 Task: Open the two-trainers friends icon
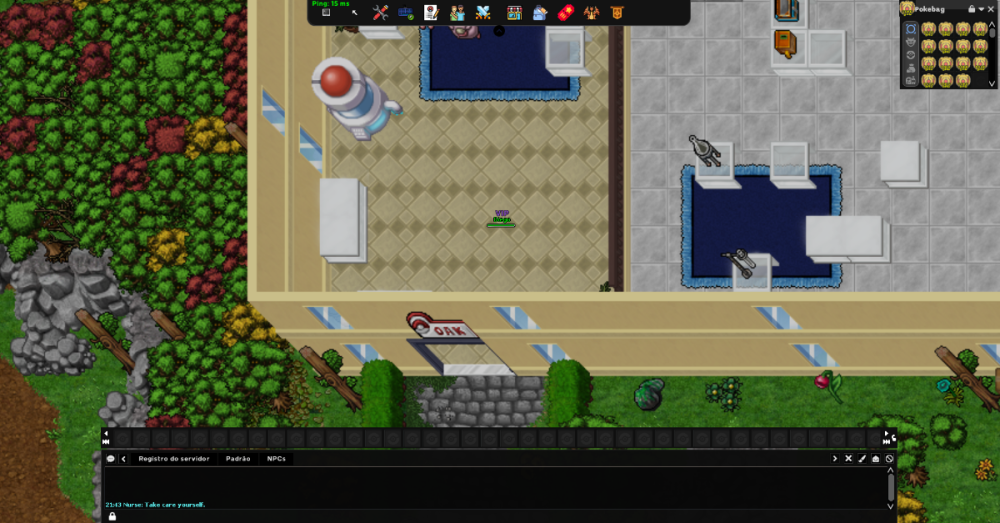click(457, 13)
